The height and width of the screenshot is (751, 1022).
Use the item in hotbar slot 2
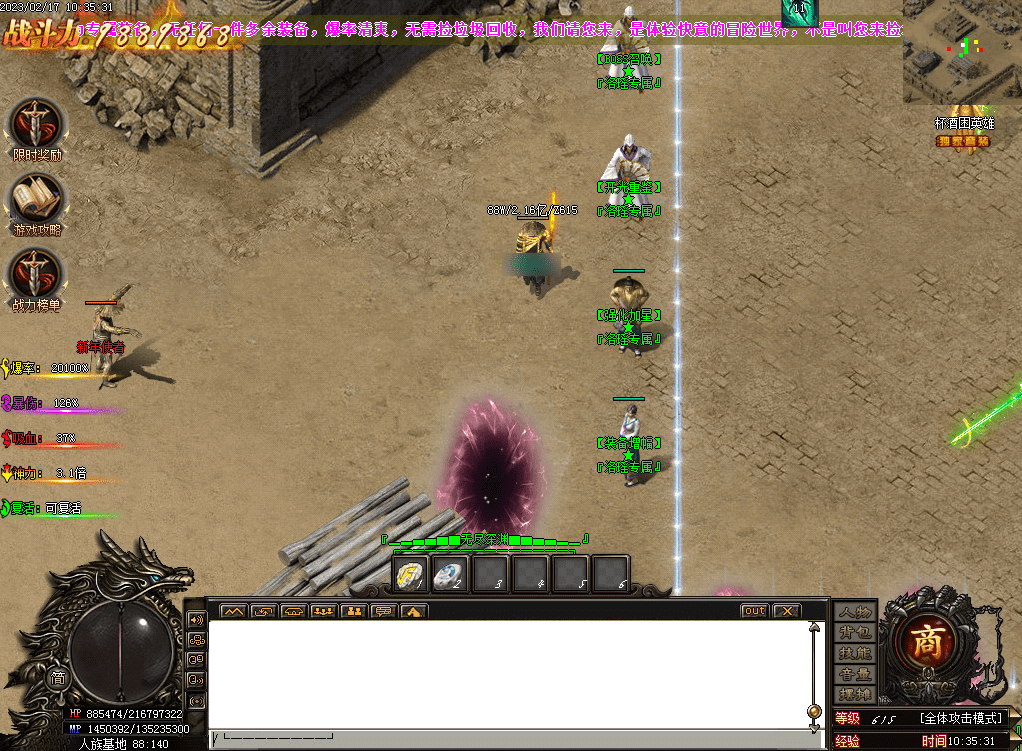[452, 574]
